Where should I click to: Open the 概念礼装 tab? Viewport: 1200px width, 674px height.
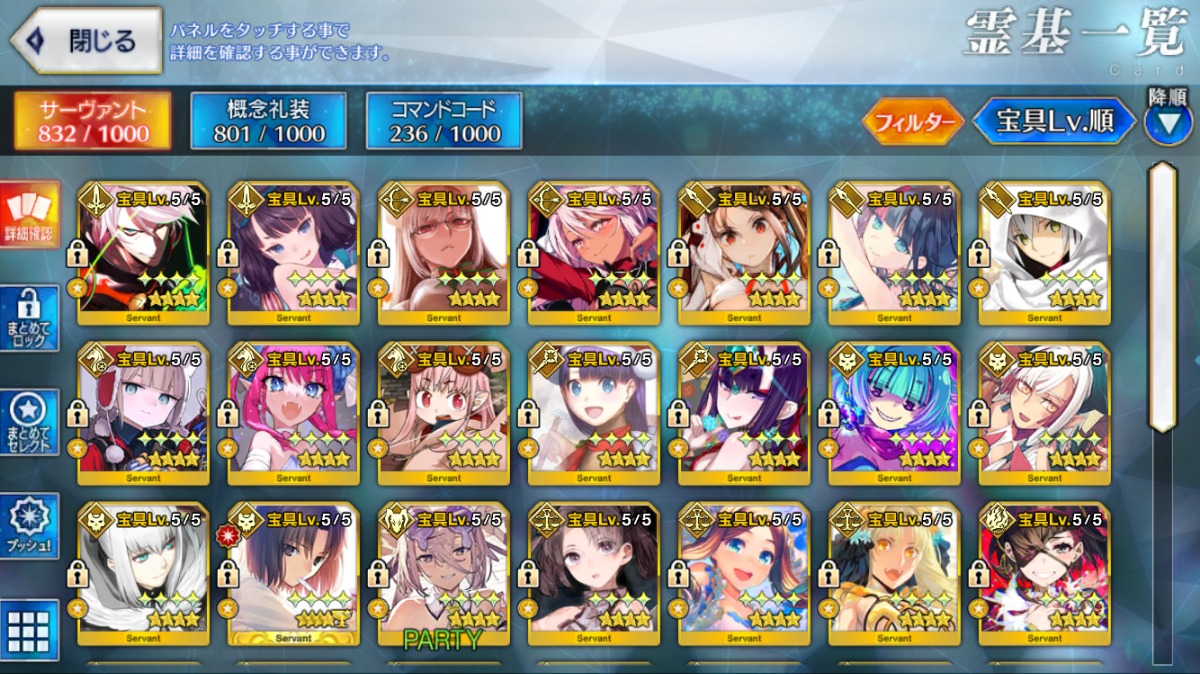click(x=268, y=121)
